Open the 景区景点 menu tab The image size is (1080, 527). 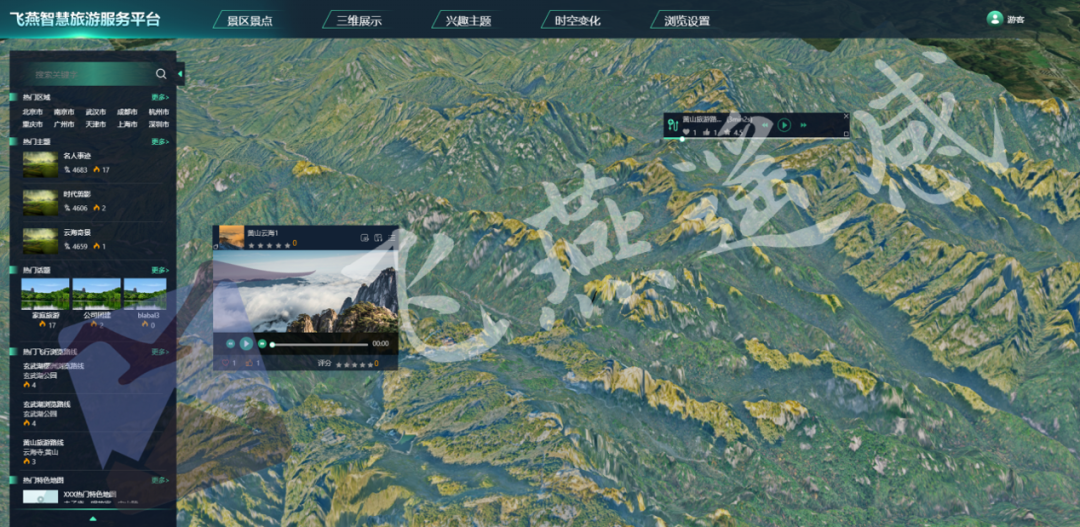(250, 20)
